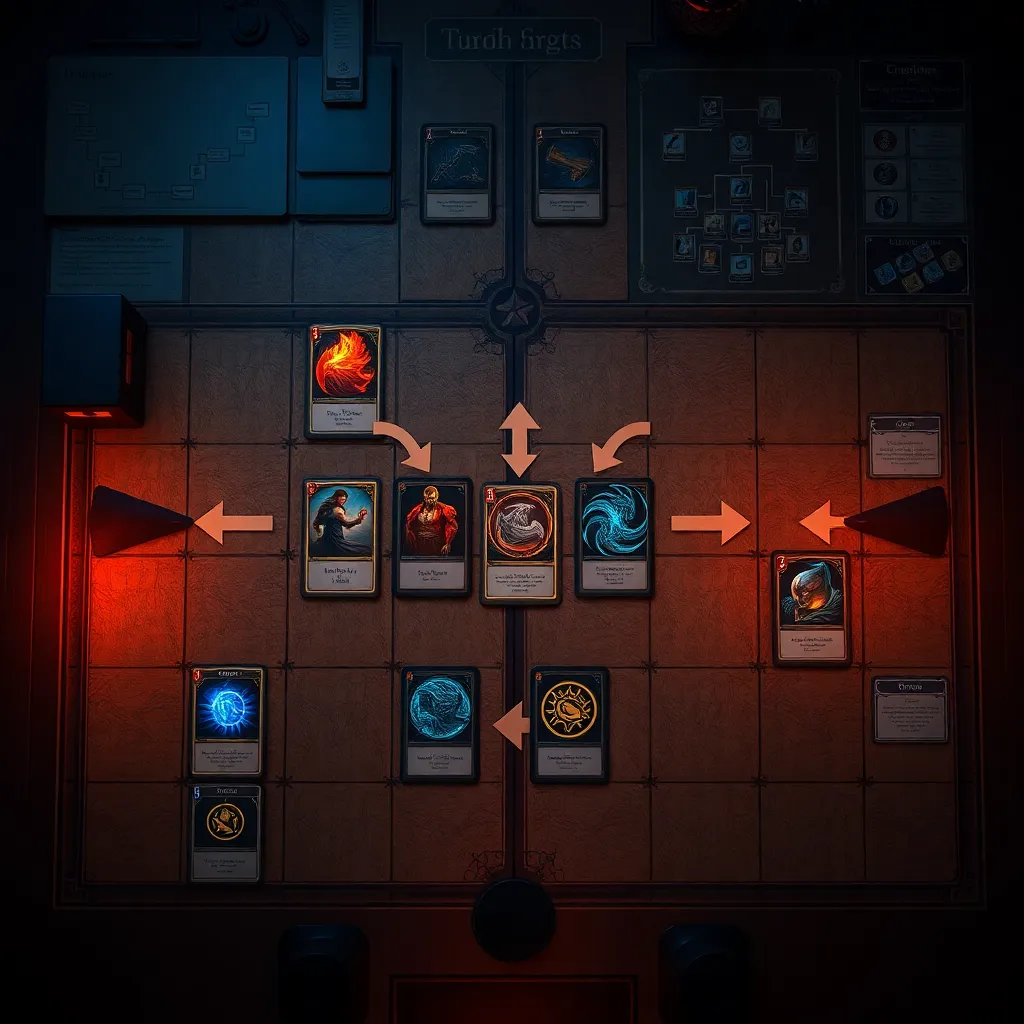Click the straight right-pointing arrow
The image size is (1024, 1024).
pos(709,523)
